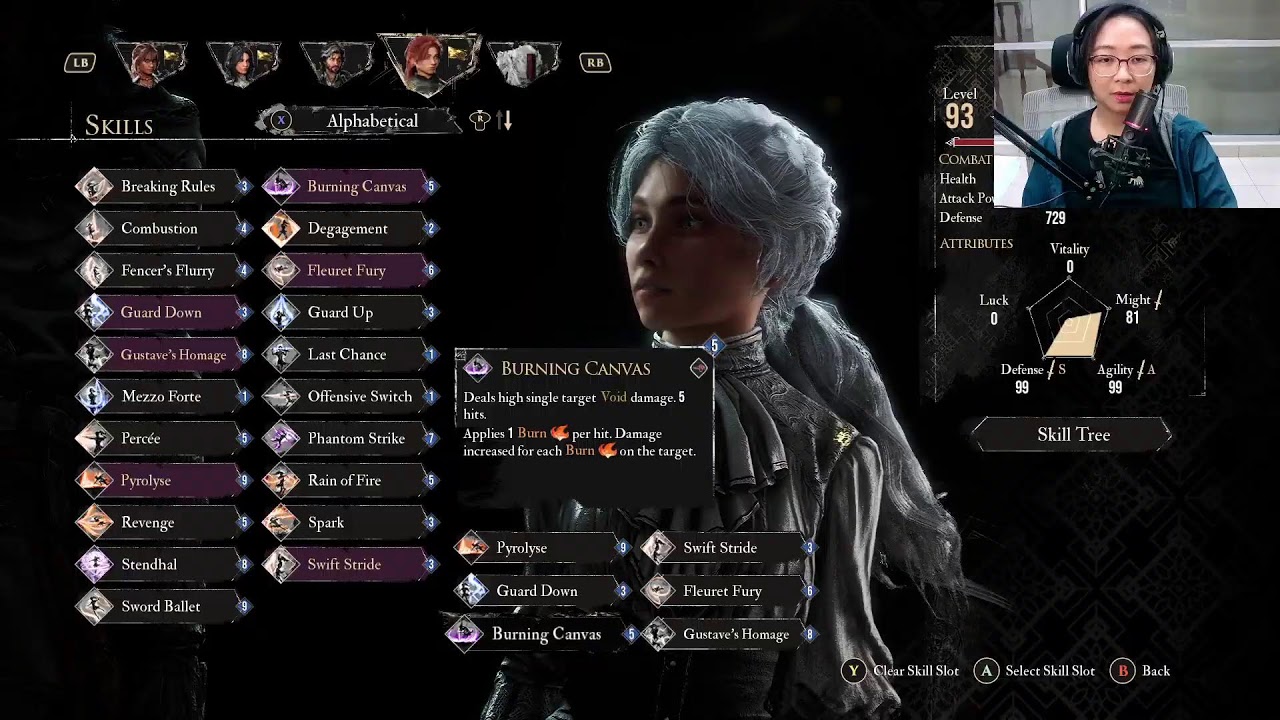The width and height of the screenshot is (1280, 720).
Task: Select the Mezzo Forte skill
Action: [x=160, y=396]
